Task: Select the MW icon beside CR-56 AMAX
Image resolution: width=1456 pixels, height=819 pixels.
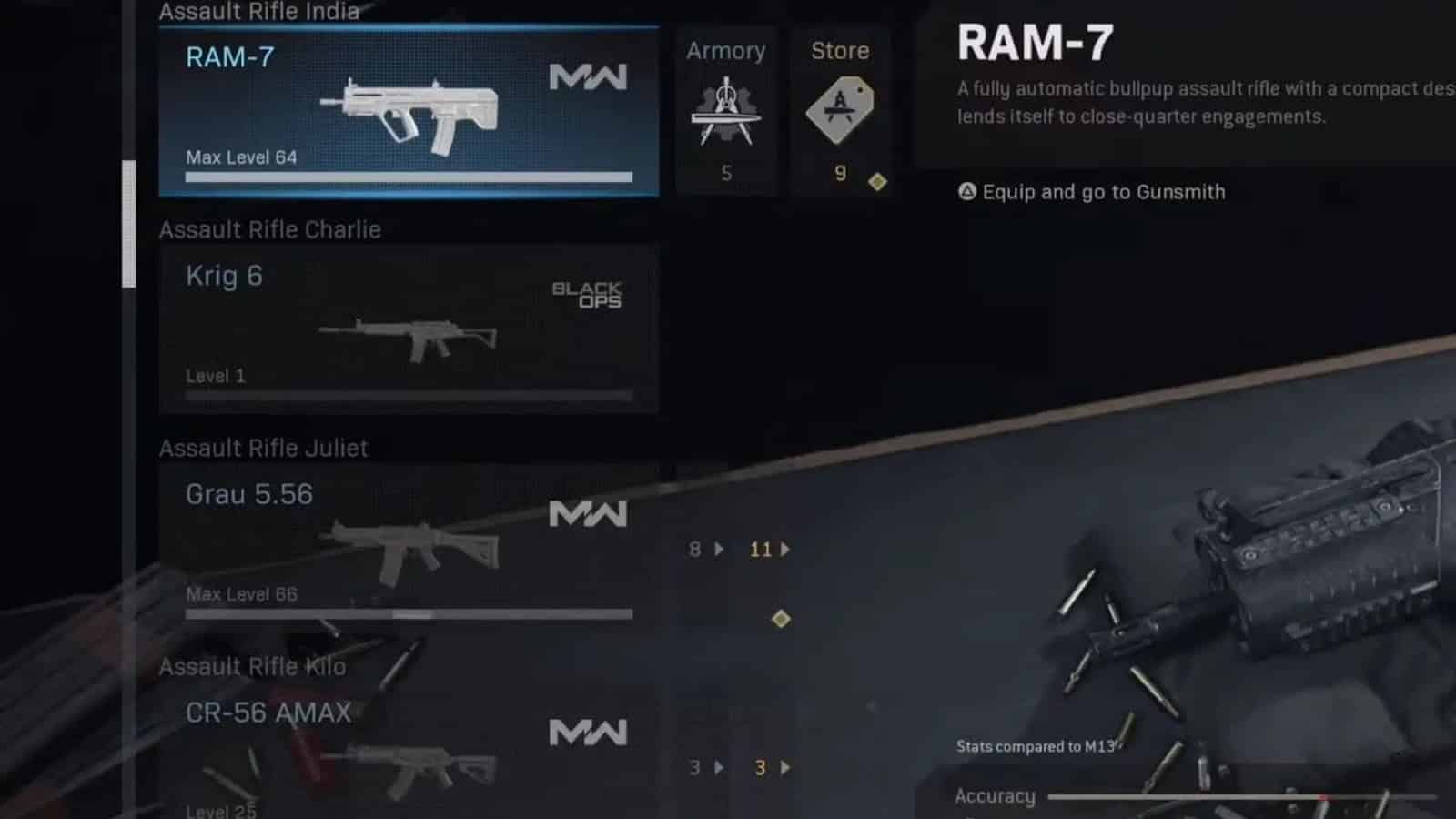Action: tap(590, 731)
